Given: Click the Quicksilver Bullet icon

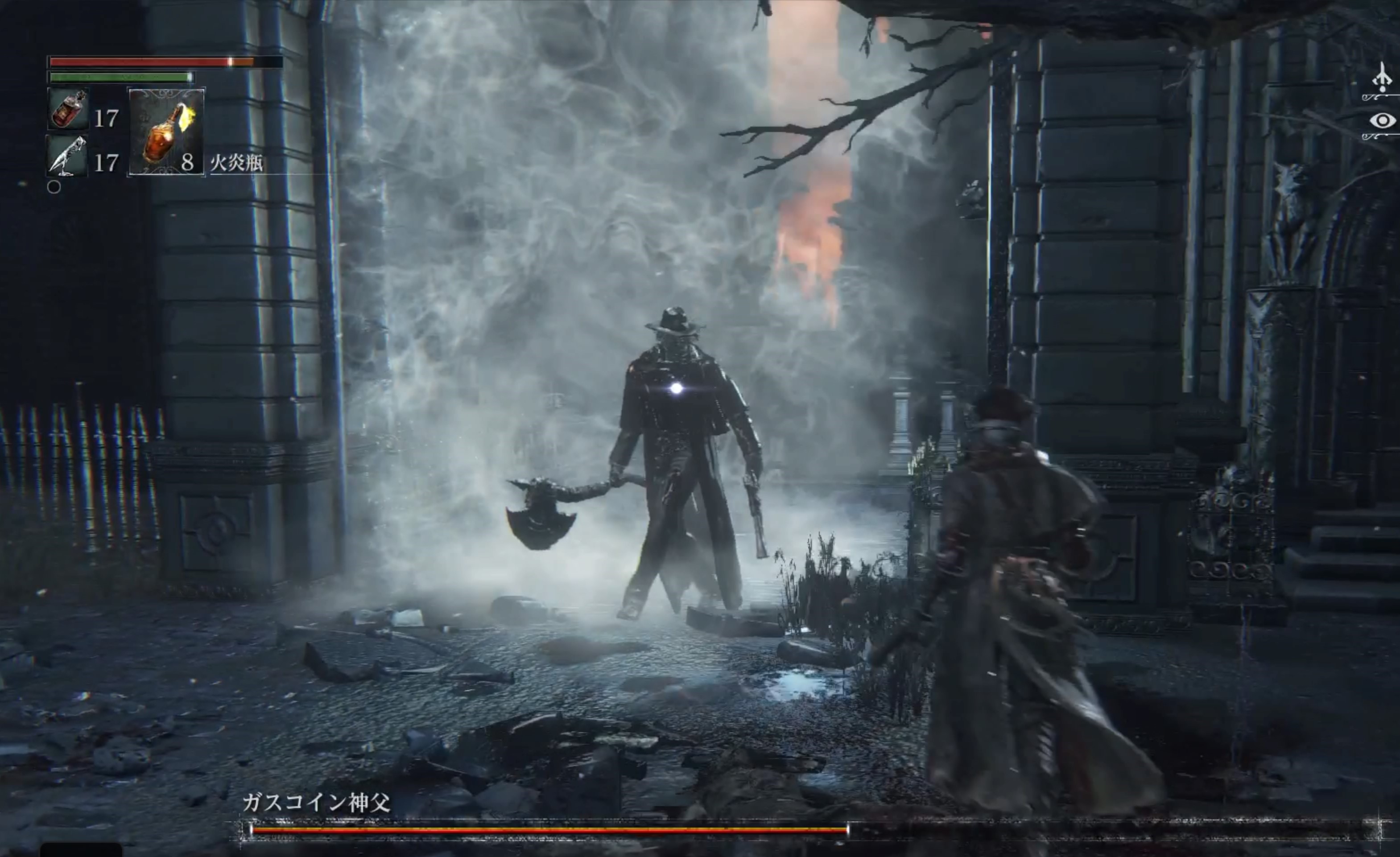Looking at the screenshot, I should click(x=67, y=155).
